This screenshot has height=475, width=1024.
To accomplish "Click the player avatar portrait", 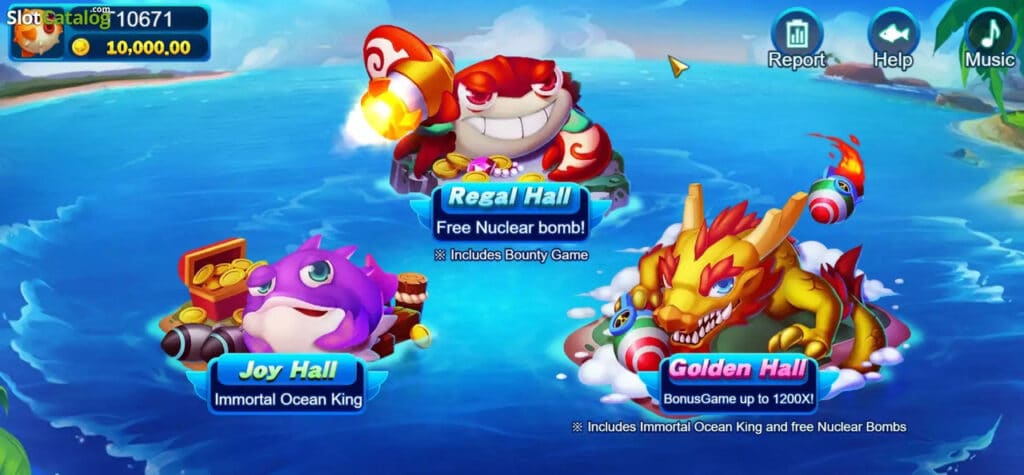I will (x=38, y=33).
